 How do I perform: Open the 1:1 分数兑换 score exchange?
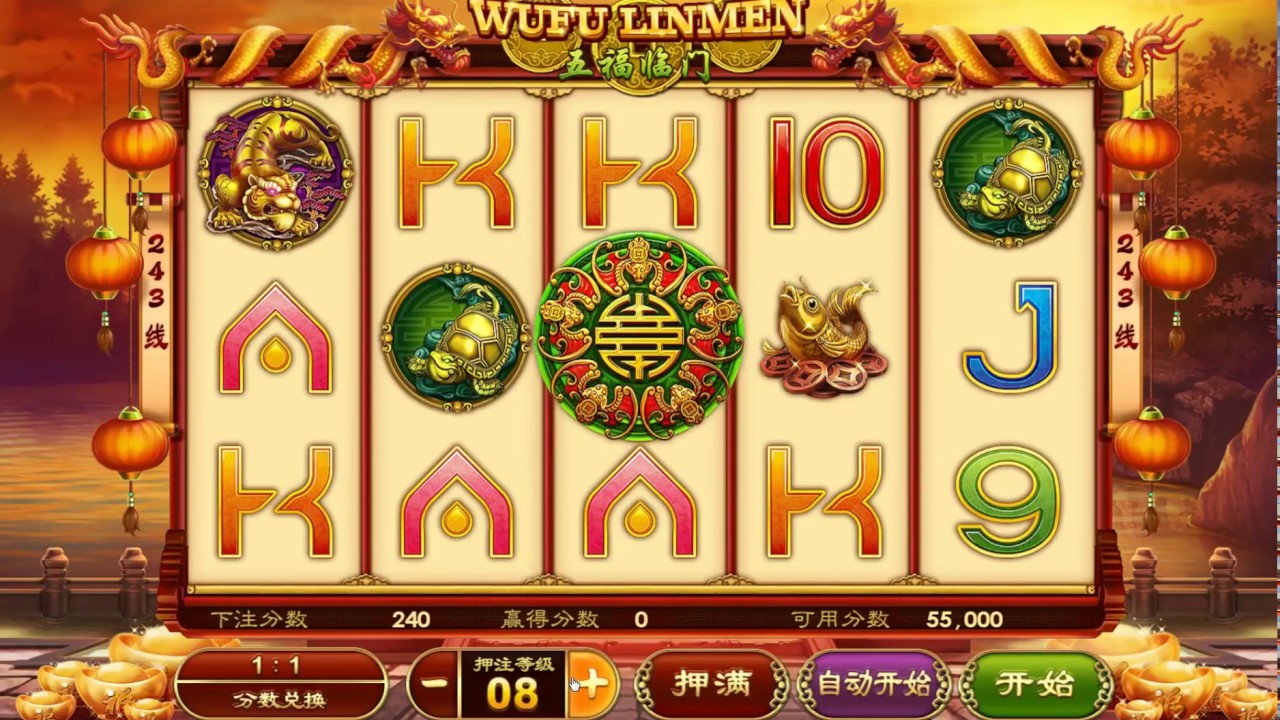point(281,683)
